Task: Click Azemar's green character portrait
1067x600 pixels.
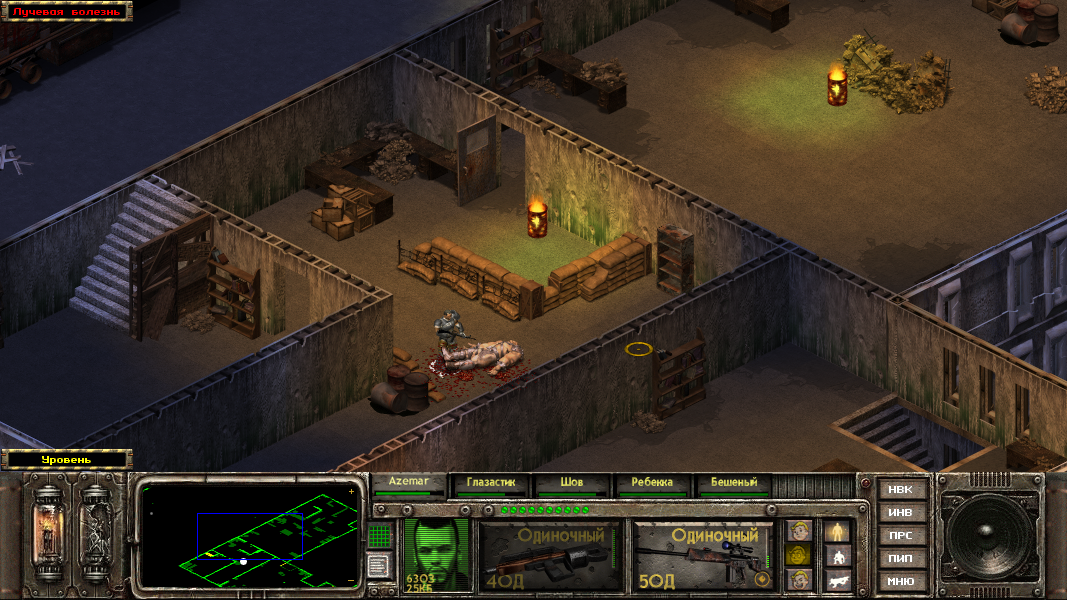Action: [436, 553]
